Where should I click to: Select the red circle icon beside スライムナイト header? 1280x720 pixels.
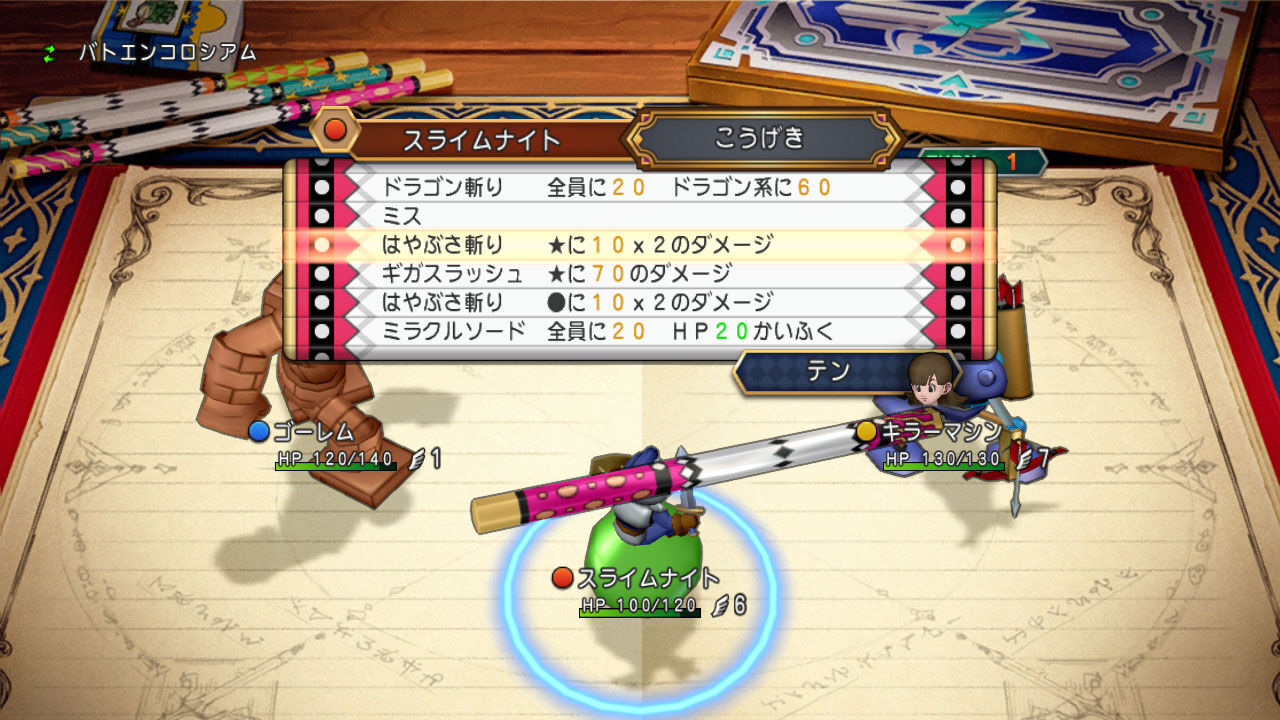point(335,128)
